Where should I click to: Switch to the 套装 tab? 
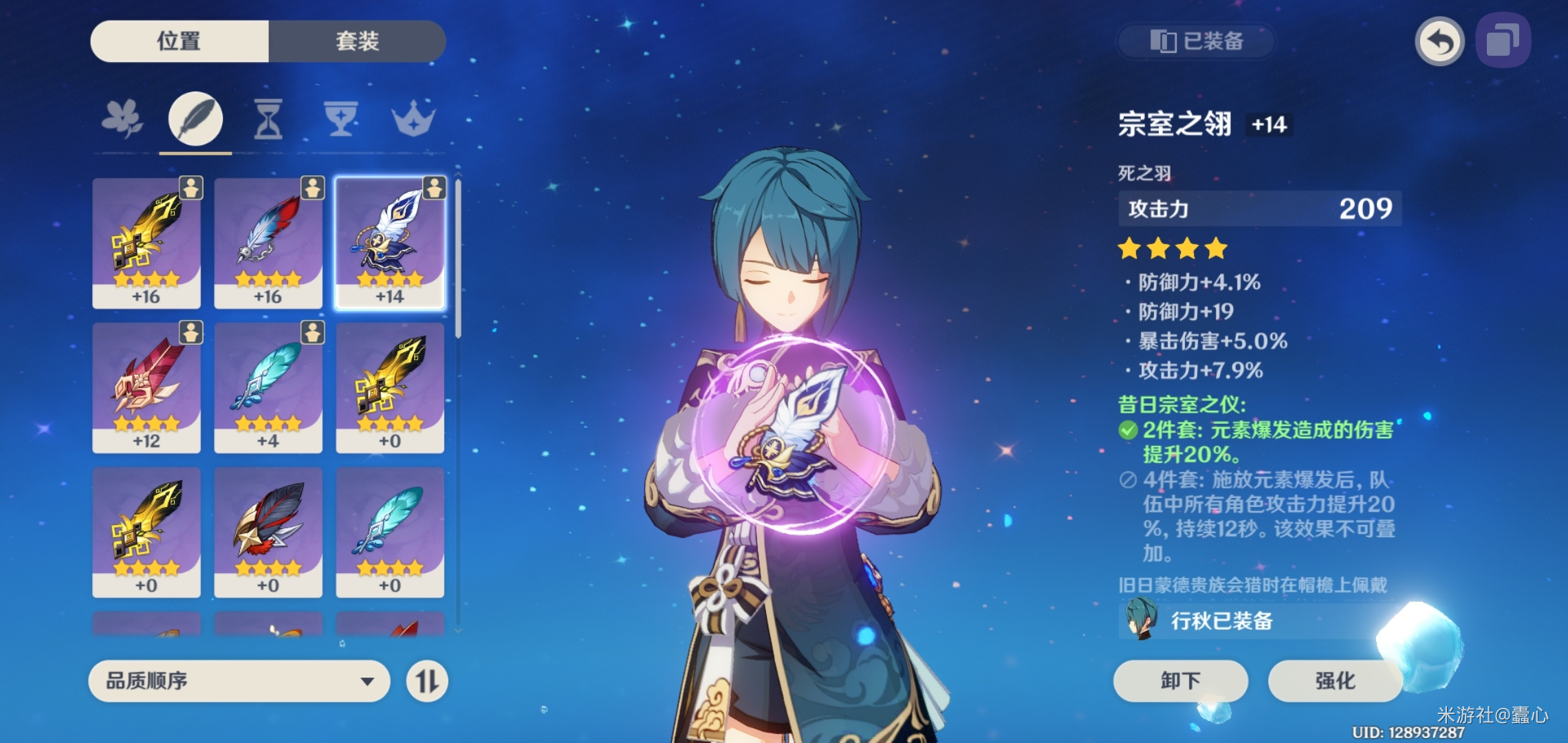pyautogui.click(x=357, y=41)
